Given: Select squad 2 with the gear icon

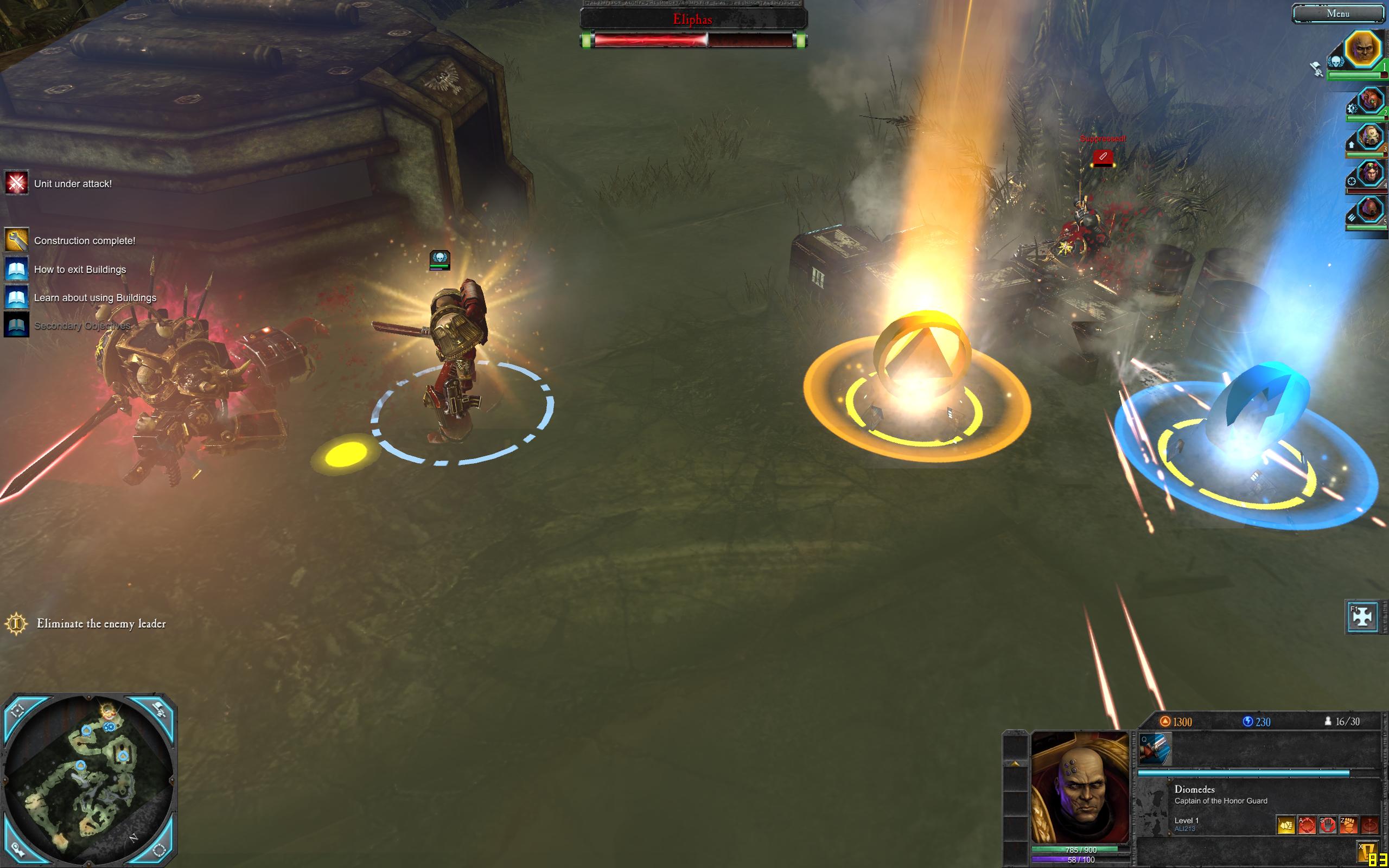Looking at the screenshot, I should pos(1369,101).
